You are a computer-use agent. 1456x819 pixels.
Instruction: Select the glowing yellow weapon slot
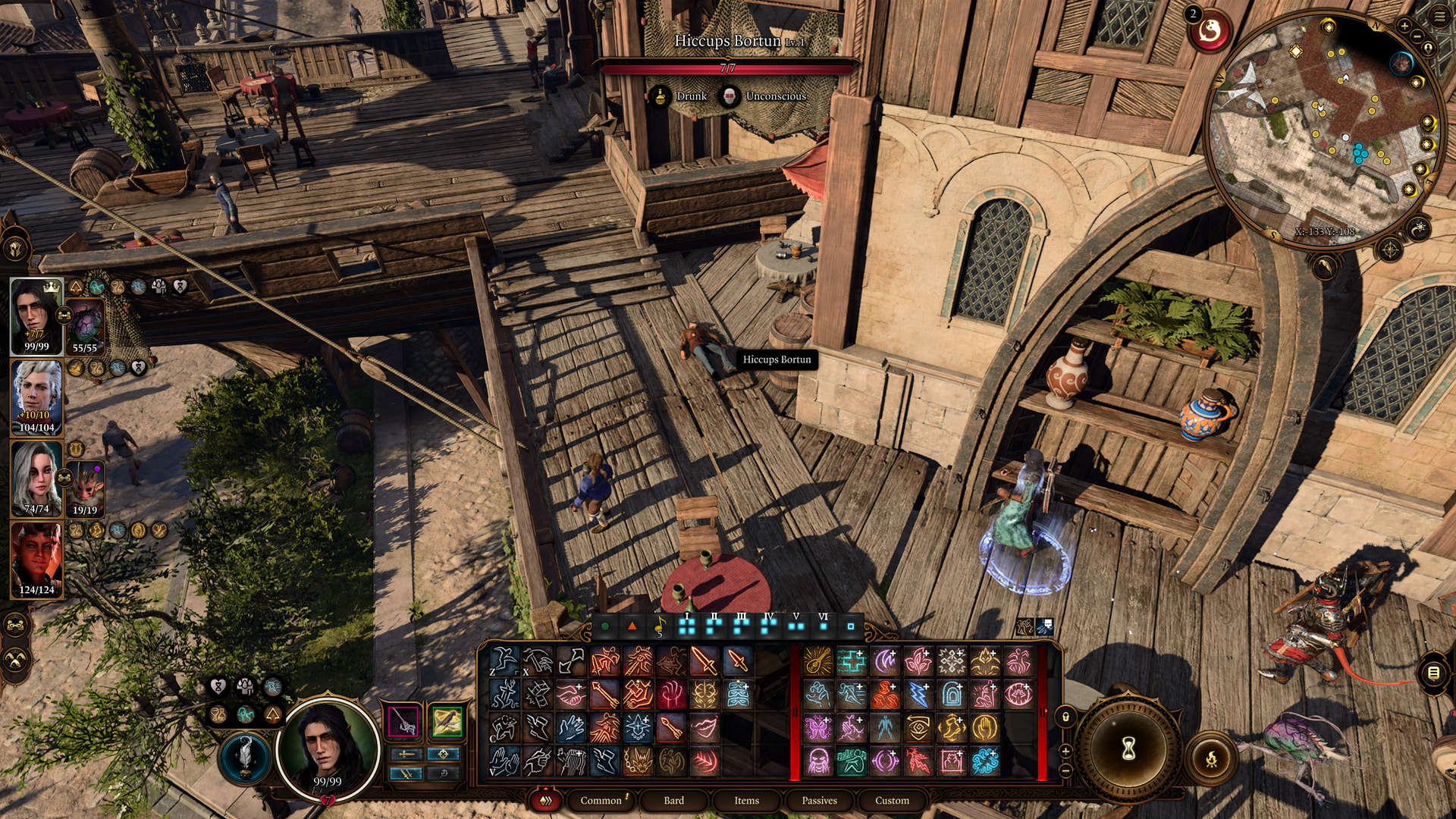click(446, 720)
